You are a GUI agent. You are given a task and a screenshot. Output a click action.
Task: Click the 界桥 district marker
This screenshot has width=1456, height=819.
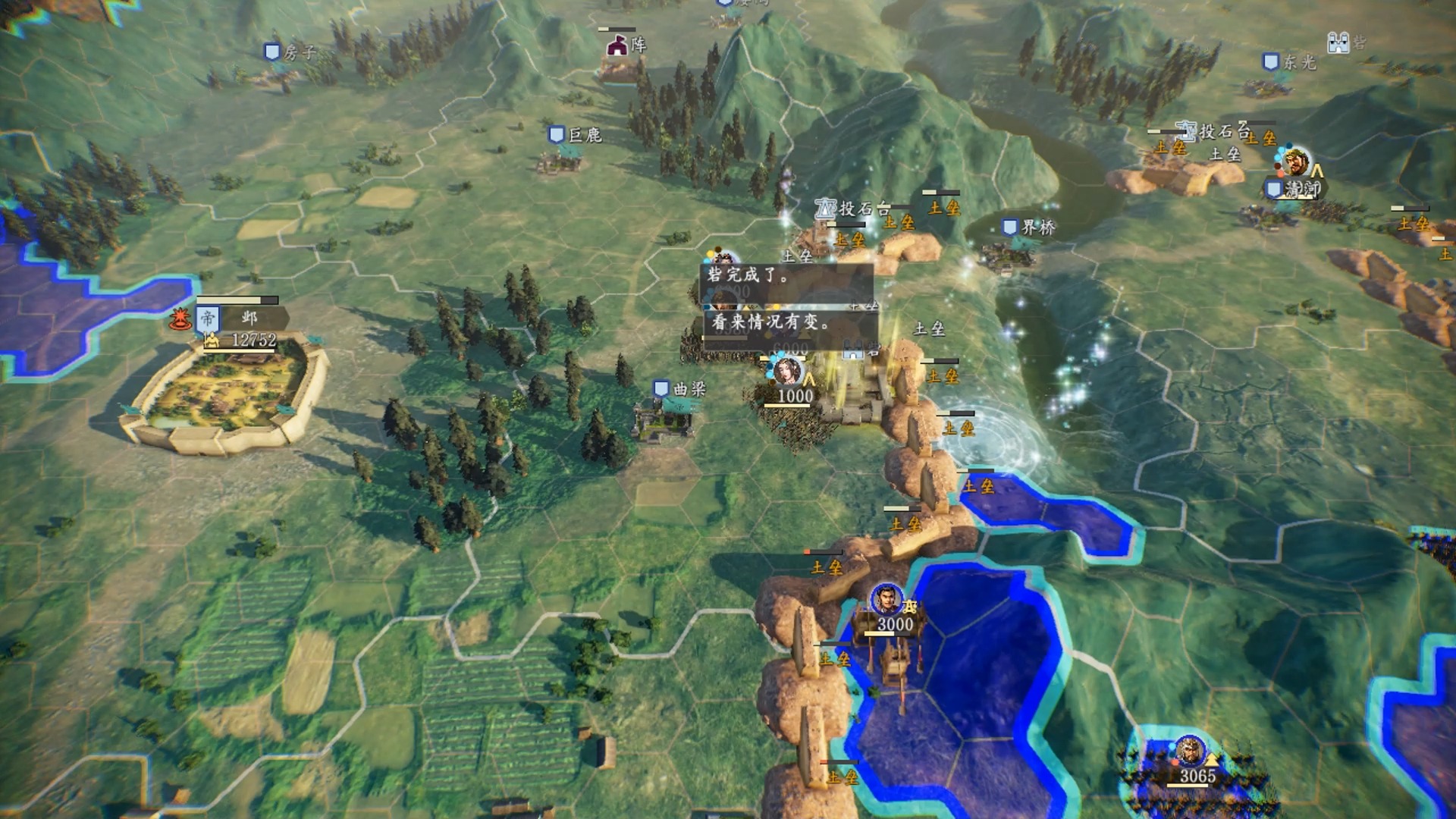pyautogui.click(x=1028, y=227)
